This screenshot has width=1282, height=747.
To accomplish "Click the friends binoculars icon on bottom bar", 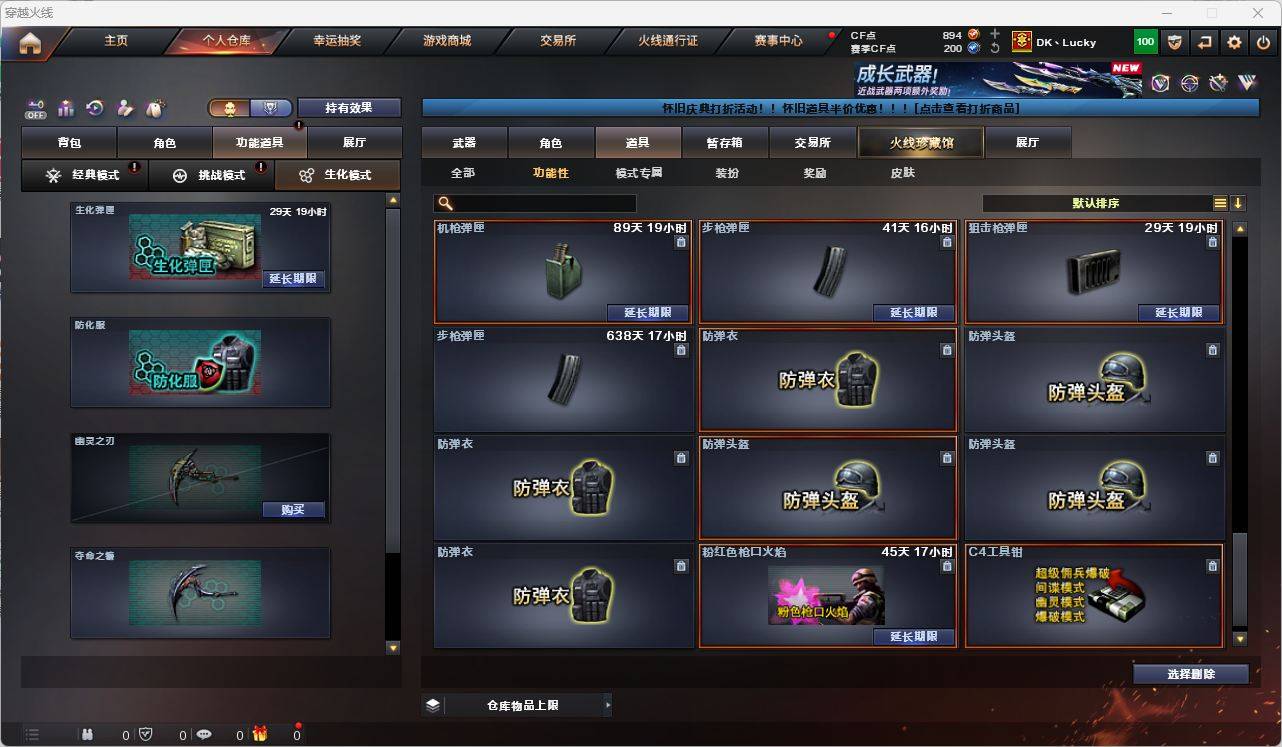I will click(x=87, y=735).
